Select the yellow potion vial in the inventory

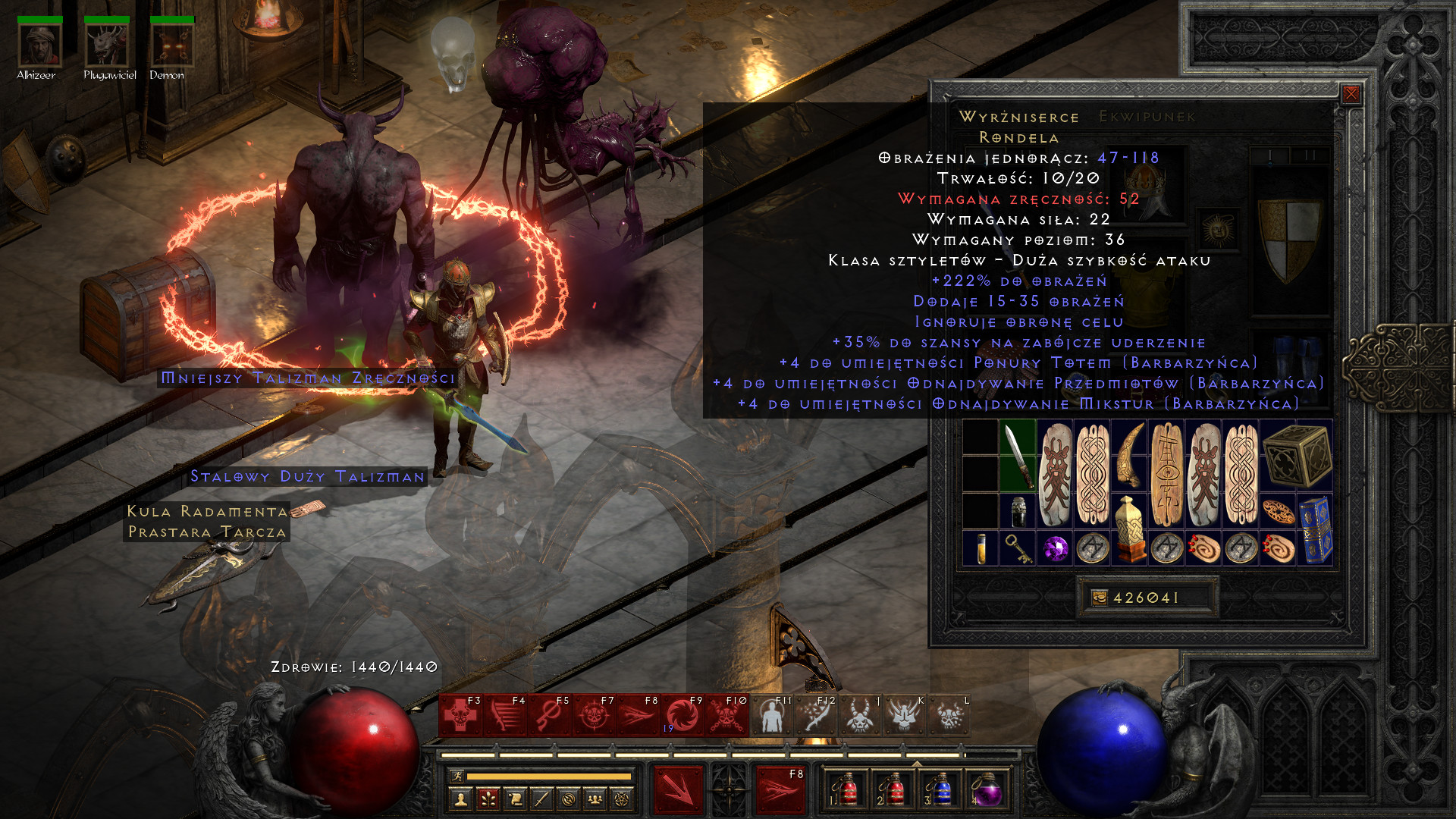981,548
